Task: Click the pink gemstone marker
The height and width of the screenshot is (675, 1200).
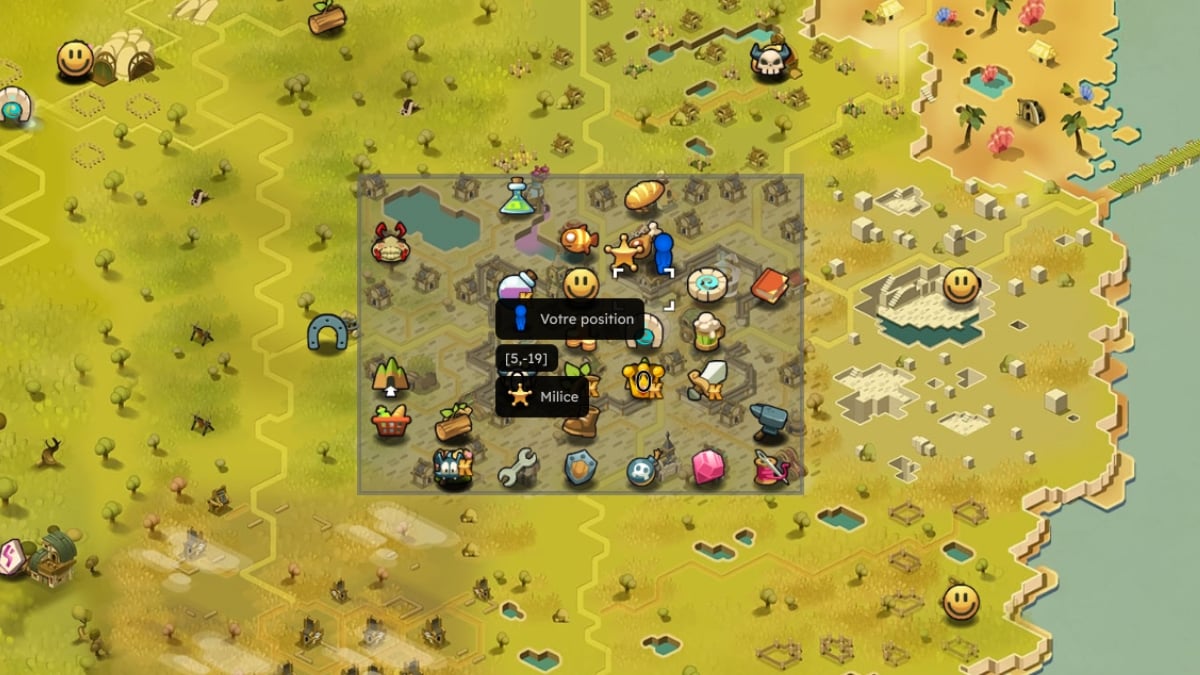Action: [708, 466]
